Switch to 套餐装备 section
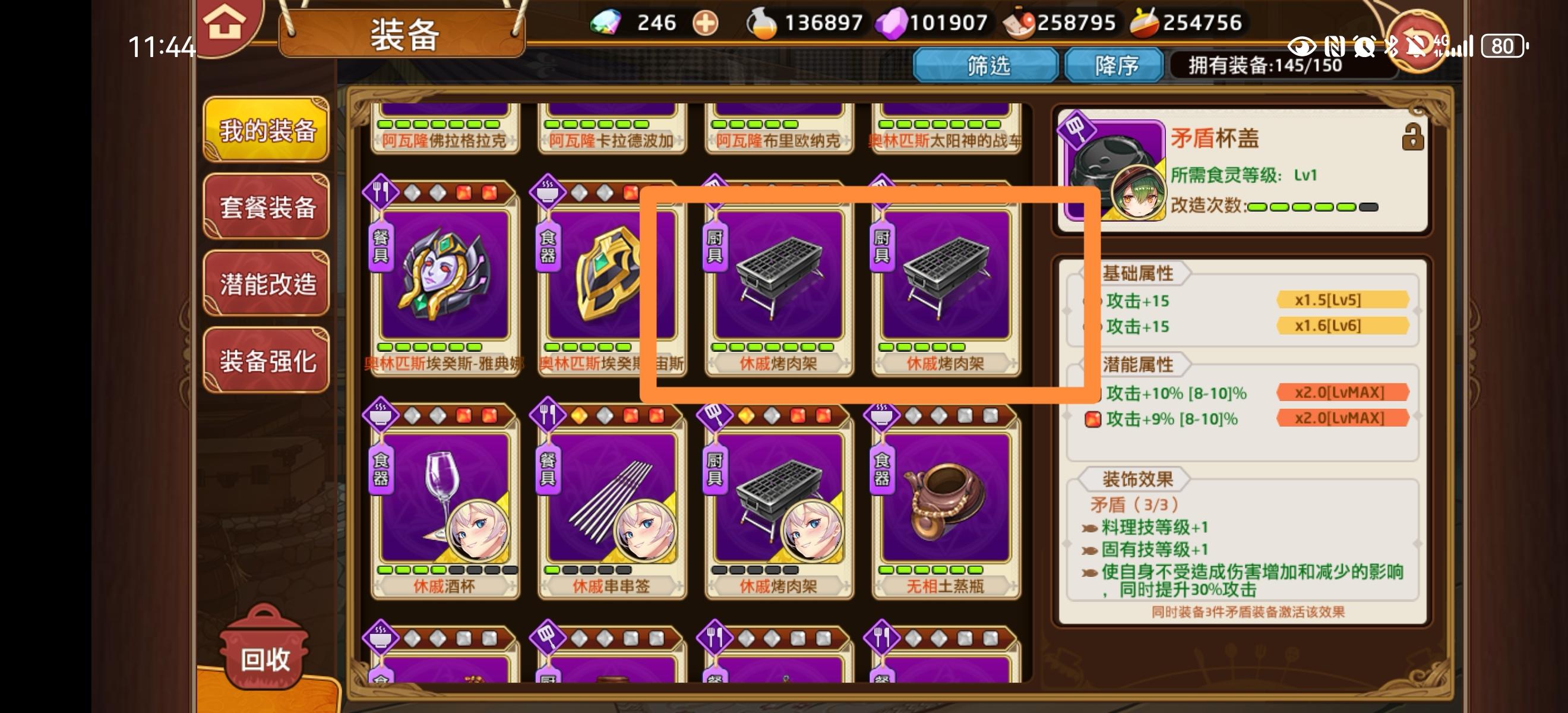This screenshot has height=713, width=1568. pos(265,207)
